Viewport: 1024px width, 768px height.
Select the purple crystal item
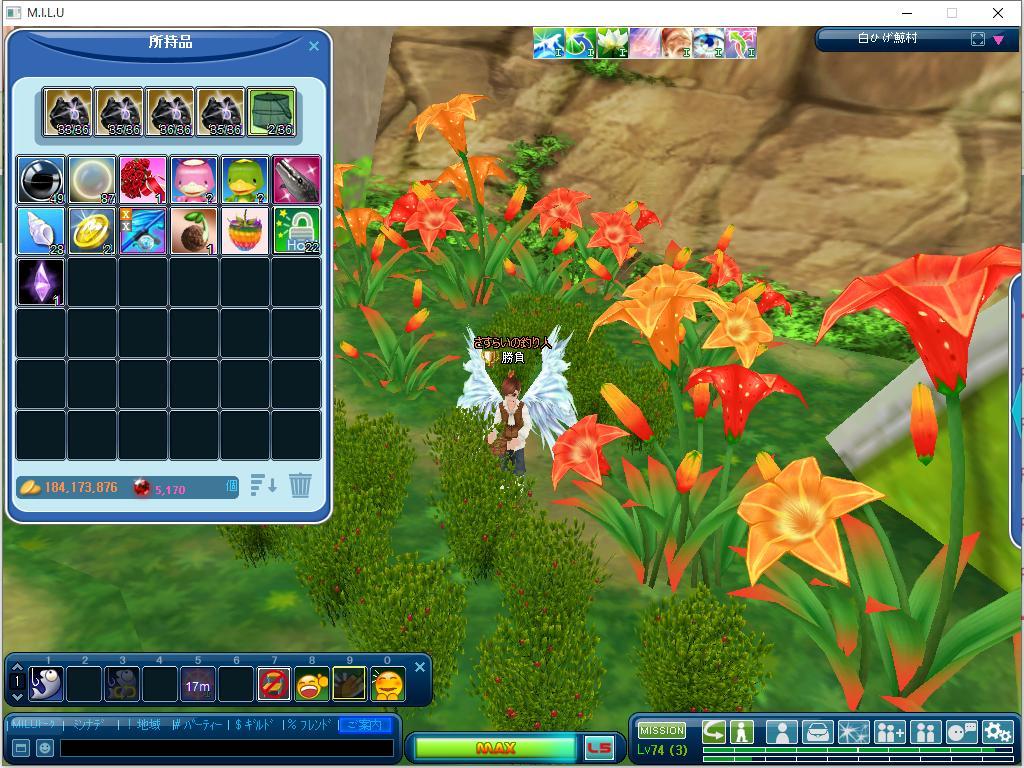pyautogui.click(x=41, y=282)
